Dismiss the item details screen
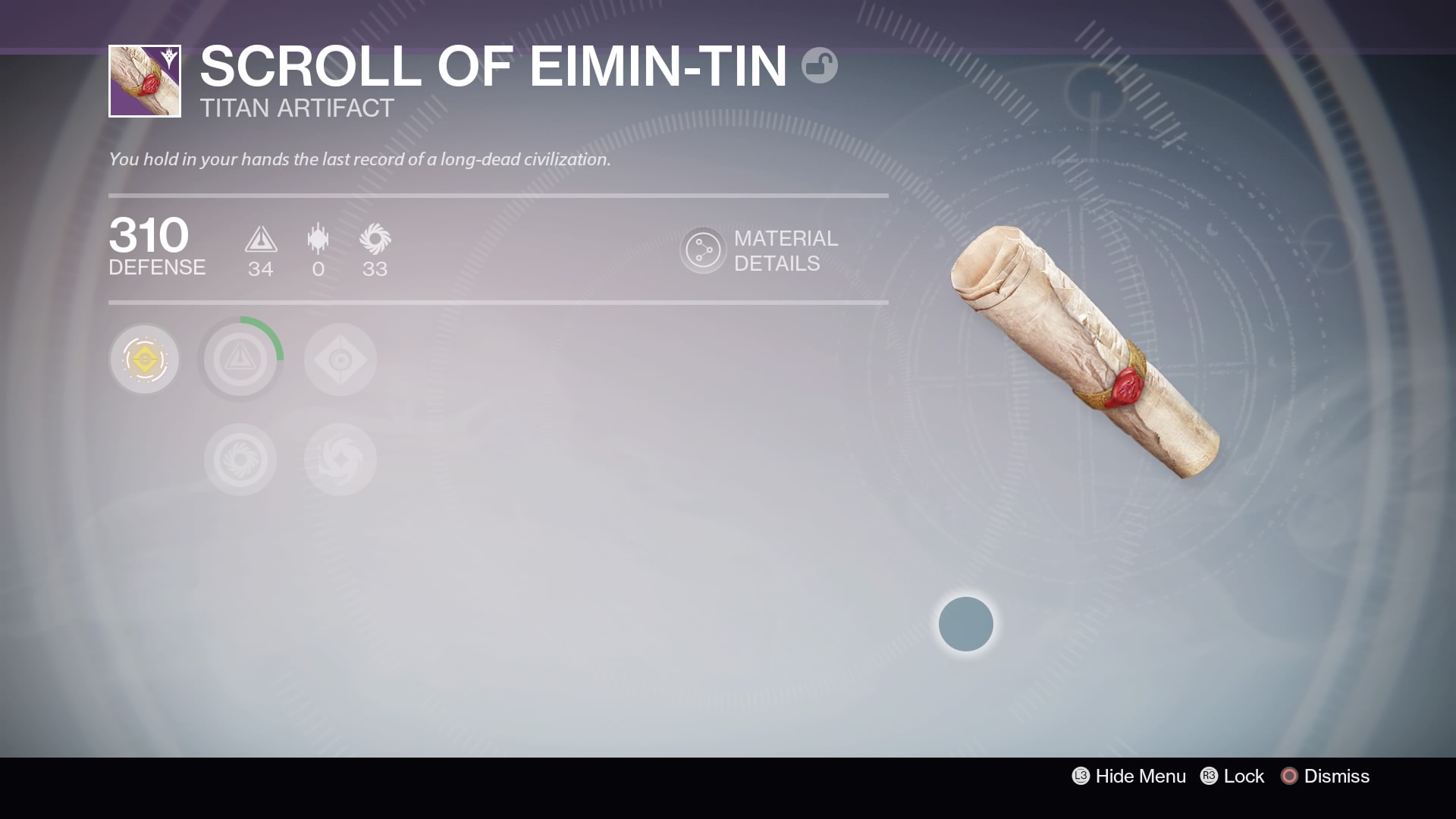The image size is (1456, 819). pyautogui.click(x=1325, y=776)
